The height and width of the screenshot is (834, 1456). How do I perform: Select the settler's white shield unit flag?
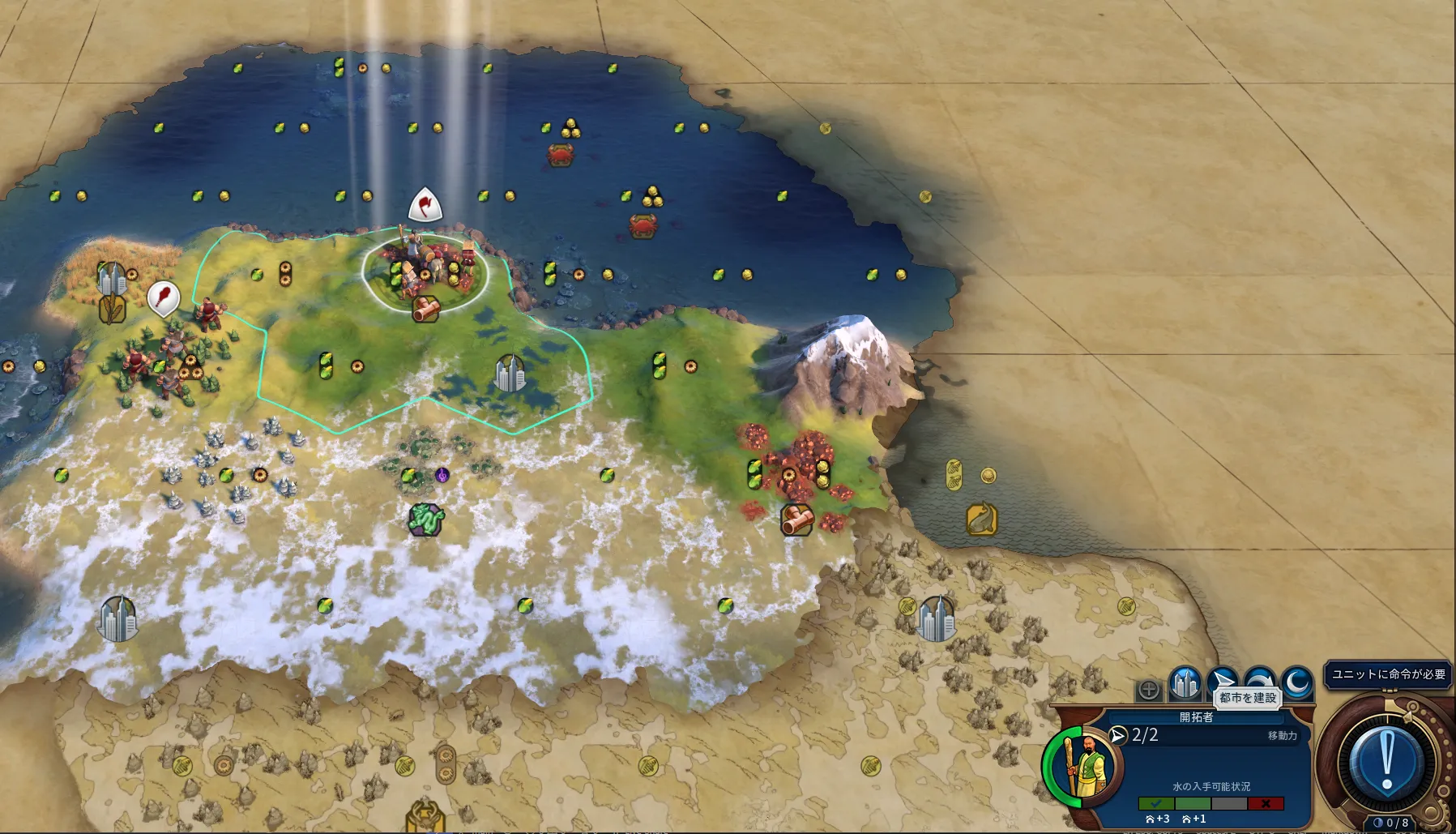[x=425, y=205]
